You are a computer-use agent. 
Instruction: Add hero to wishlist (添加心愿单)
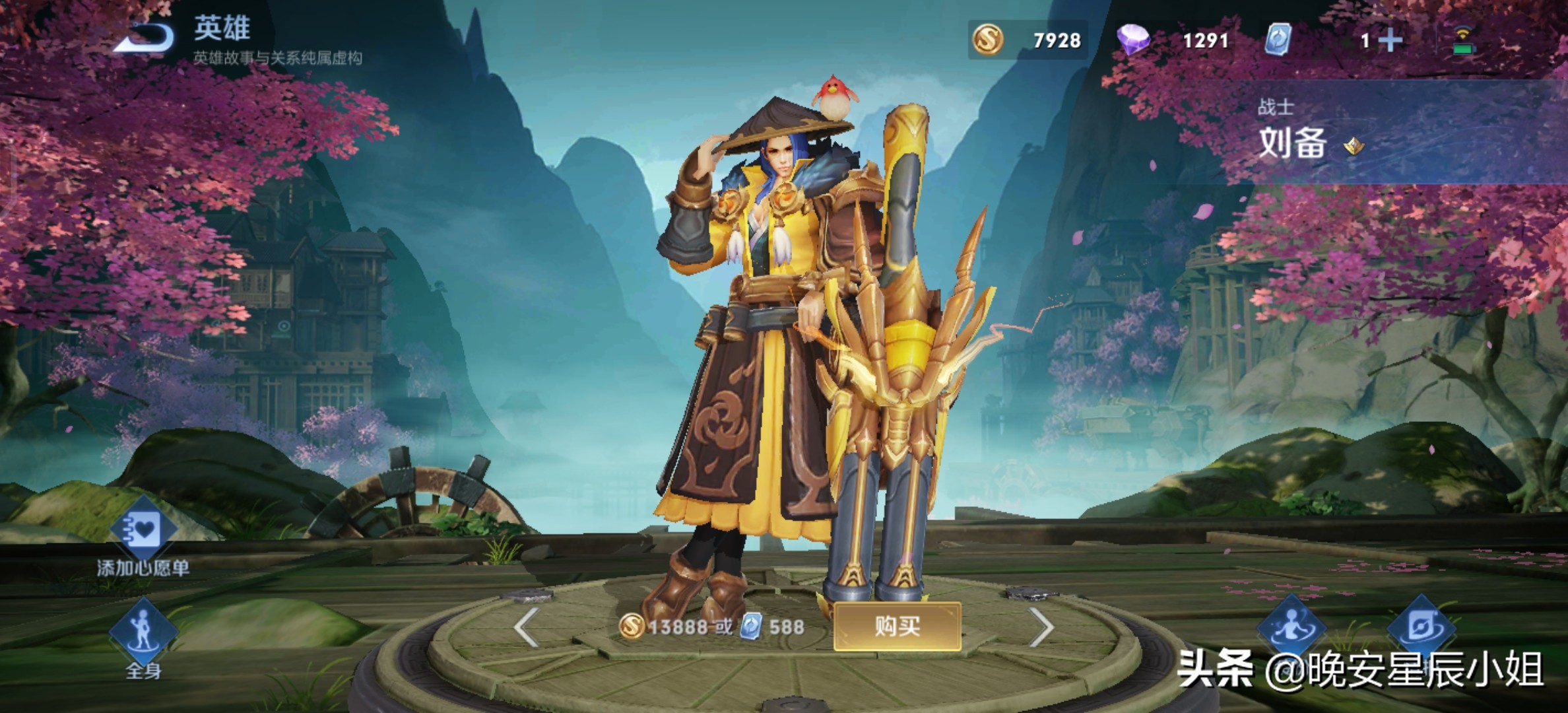[143, 531]
